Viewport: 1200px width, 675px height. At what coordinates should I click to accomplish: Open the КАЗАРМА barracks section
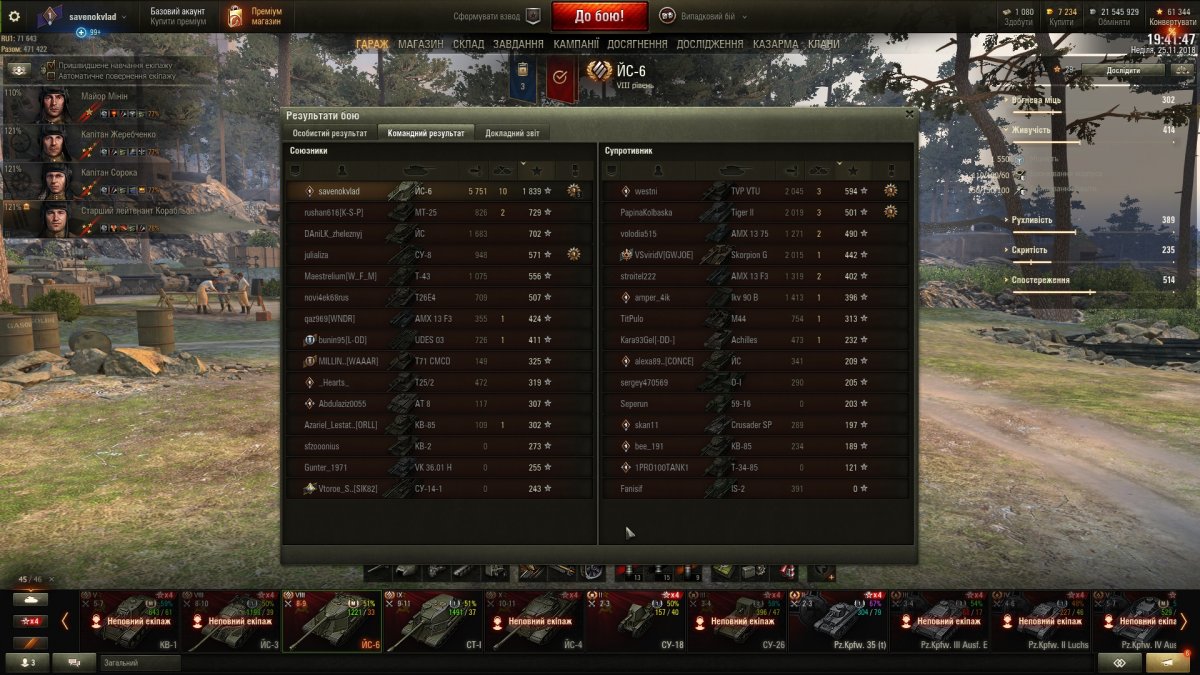pyautogui.click(x=775, y=44)
